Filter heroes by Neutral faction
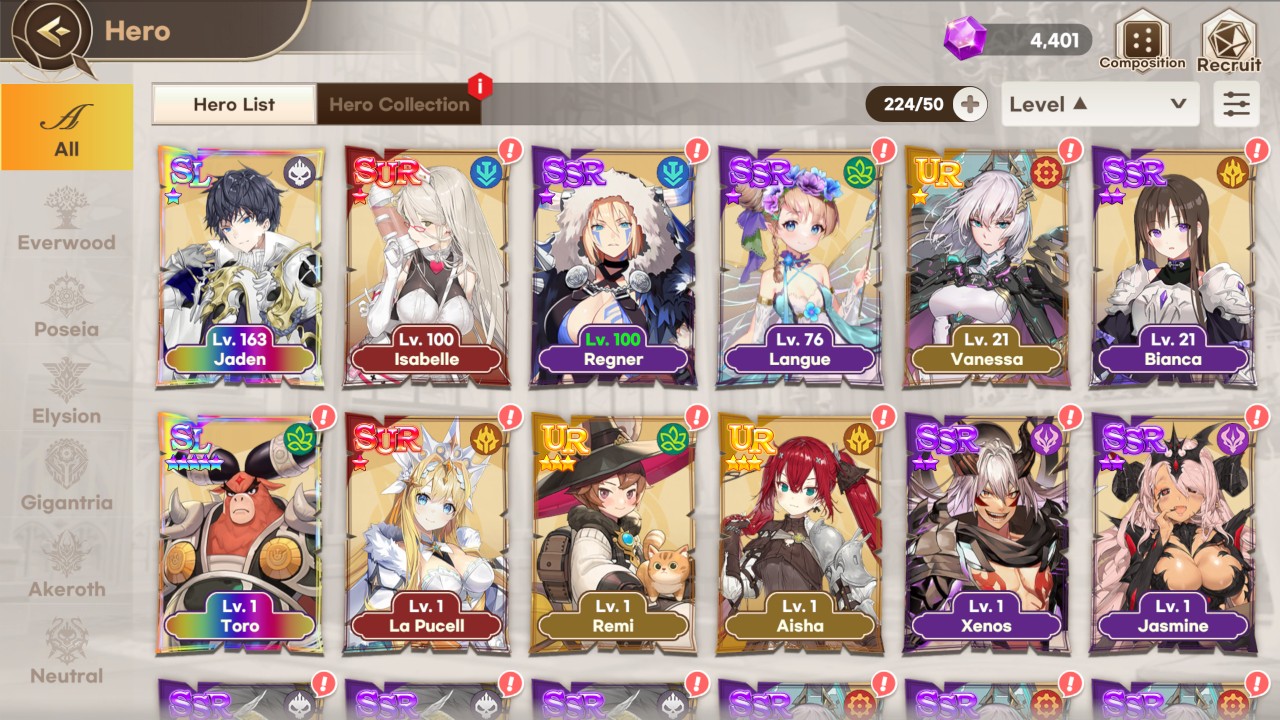1280x720 pixels. (67, 654)
